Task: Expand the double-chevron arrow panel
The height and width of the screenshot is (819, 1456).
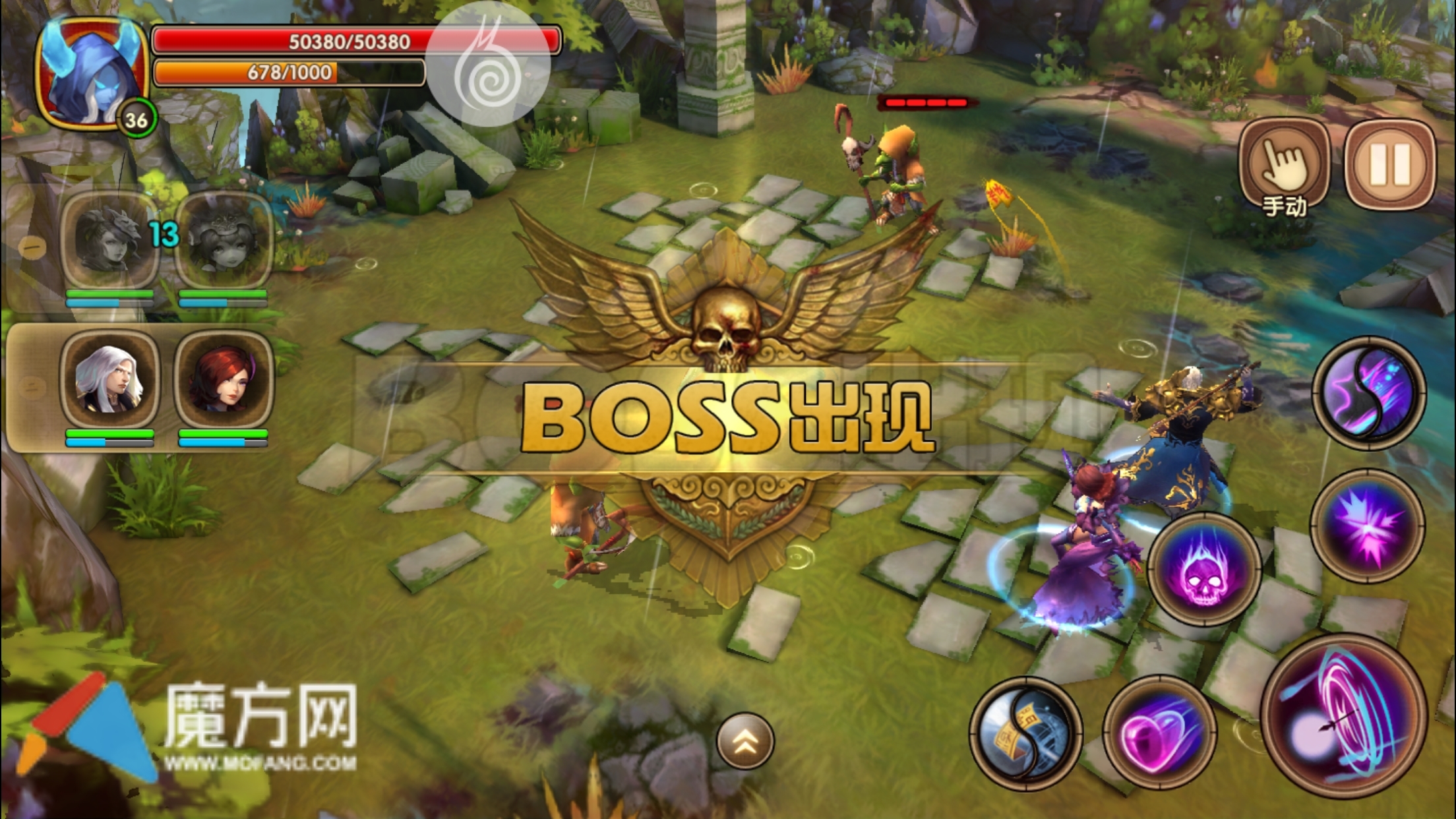Action: coord(744,741)
